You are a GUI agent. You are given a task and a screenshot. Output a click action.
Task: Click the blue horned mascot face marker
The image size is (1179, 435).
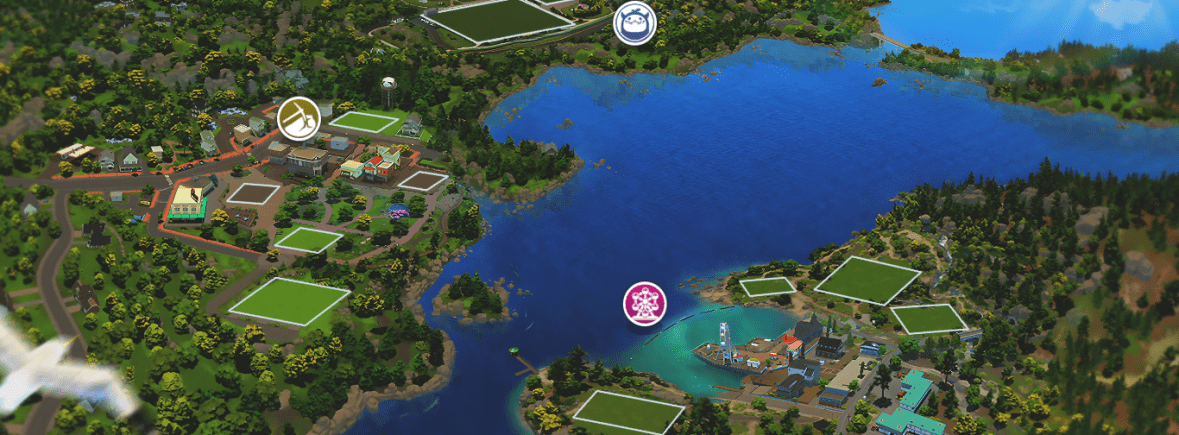tap(633, 23)
